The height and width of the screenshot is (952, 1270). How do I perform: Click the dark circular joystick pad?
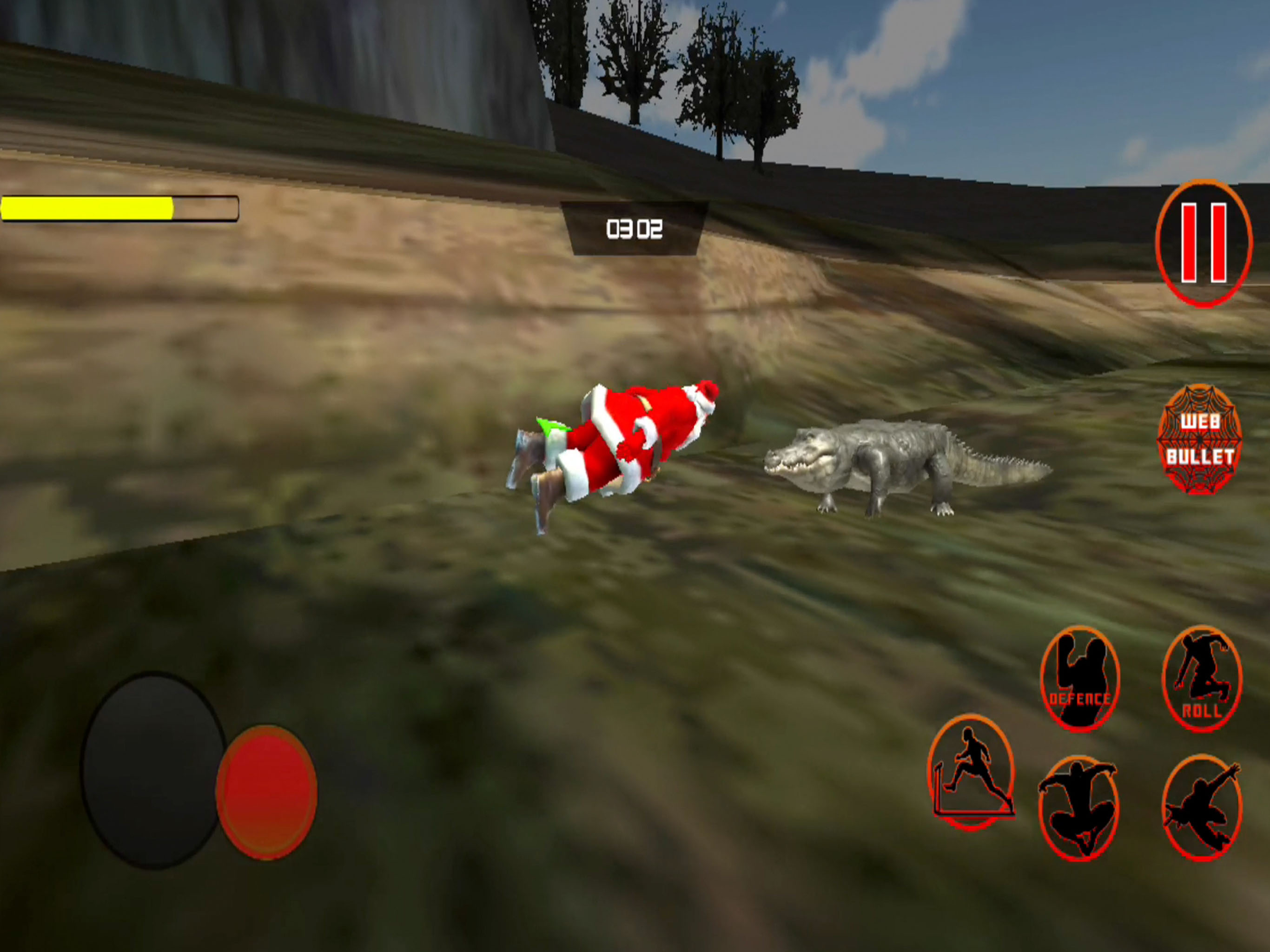click(153, 770)
